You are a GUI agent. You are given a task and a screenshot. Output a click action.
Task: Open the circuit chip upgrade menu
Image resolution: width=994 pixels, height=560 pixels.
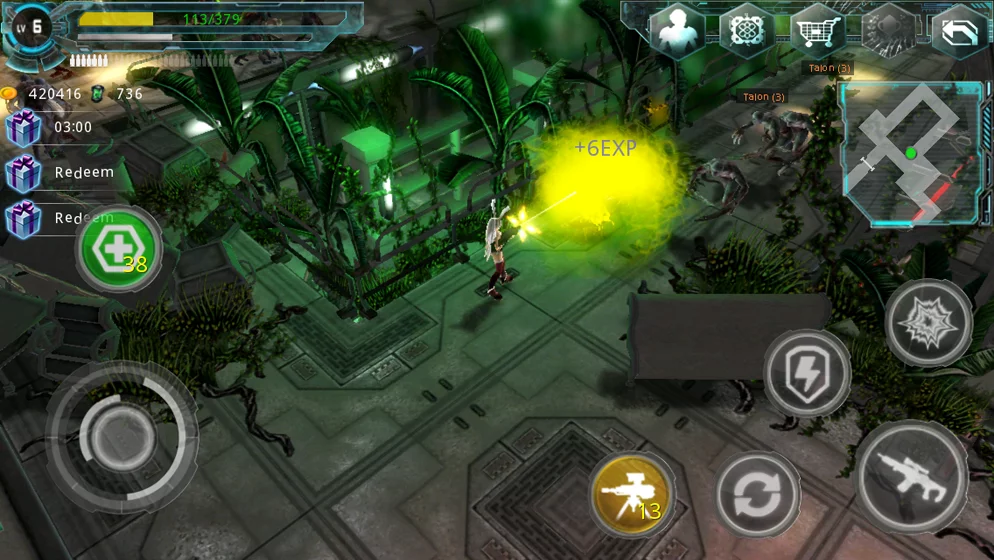tap(746, 31)
